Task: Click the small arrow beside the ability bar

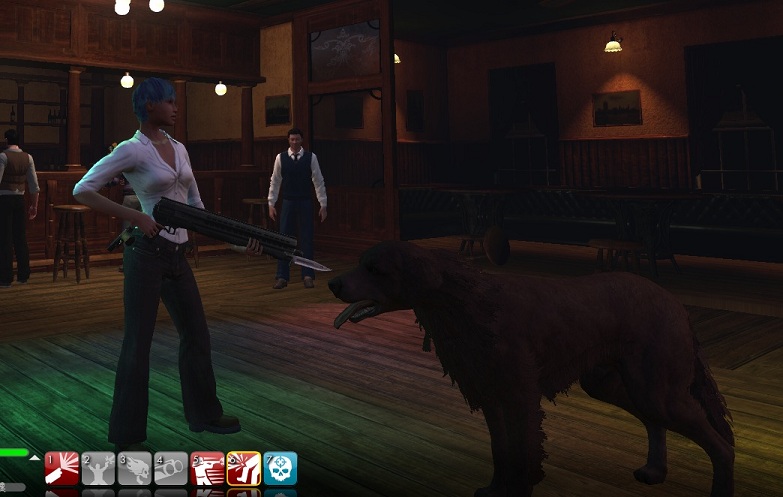Action: 35,457
